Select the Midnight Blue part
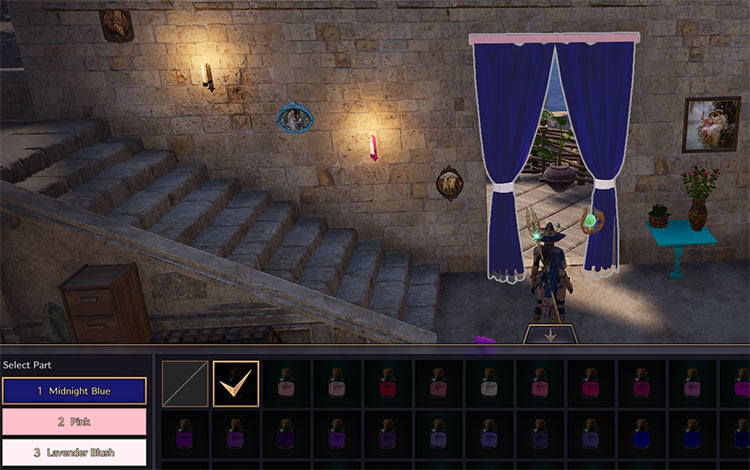750x470 pixels. pyautogui.click(x=74, y=391)
